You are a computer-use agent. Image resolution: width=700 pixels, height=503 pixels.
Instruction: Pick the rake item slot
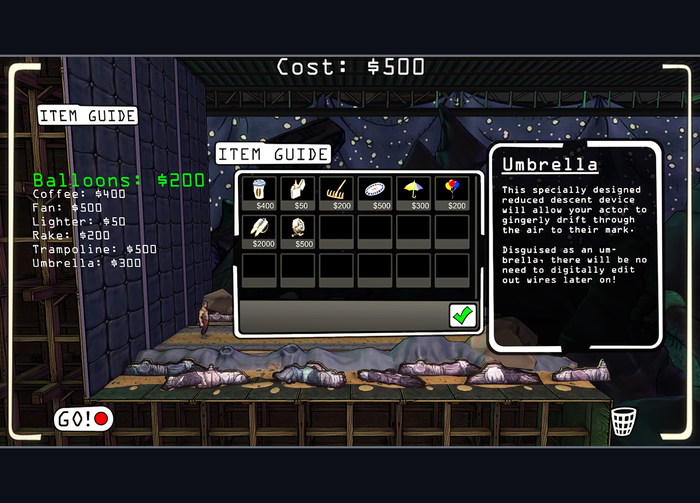point(337,192)
